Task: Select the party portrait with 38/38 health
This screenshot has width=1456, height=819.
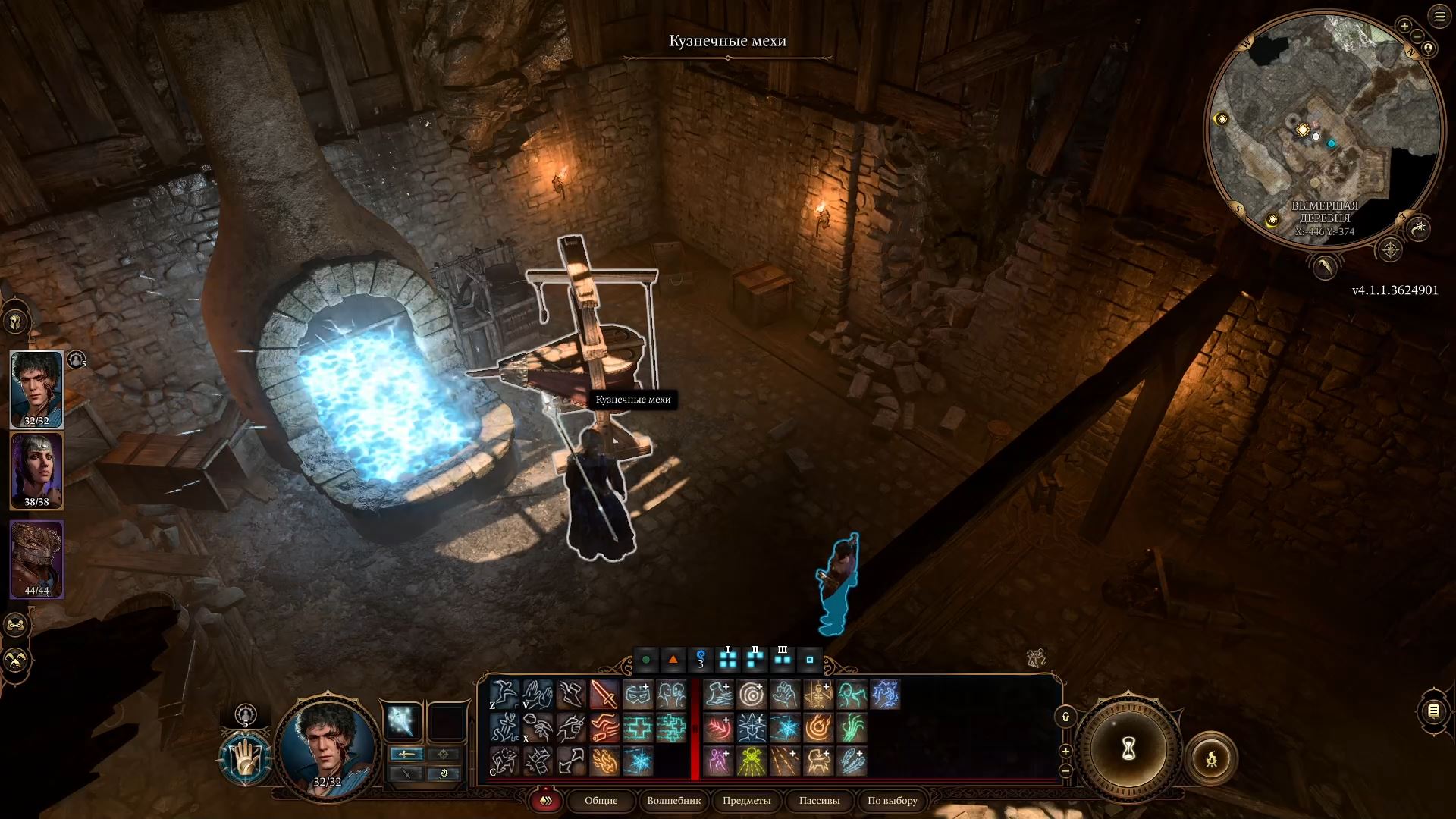Action: tap(36, 470)
